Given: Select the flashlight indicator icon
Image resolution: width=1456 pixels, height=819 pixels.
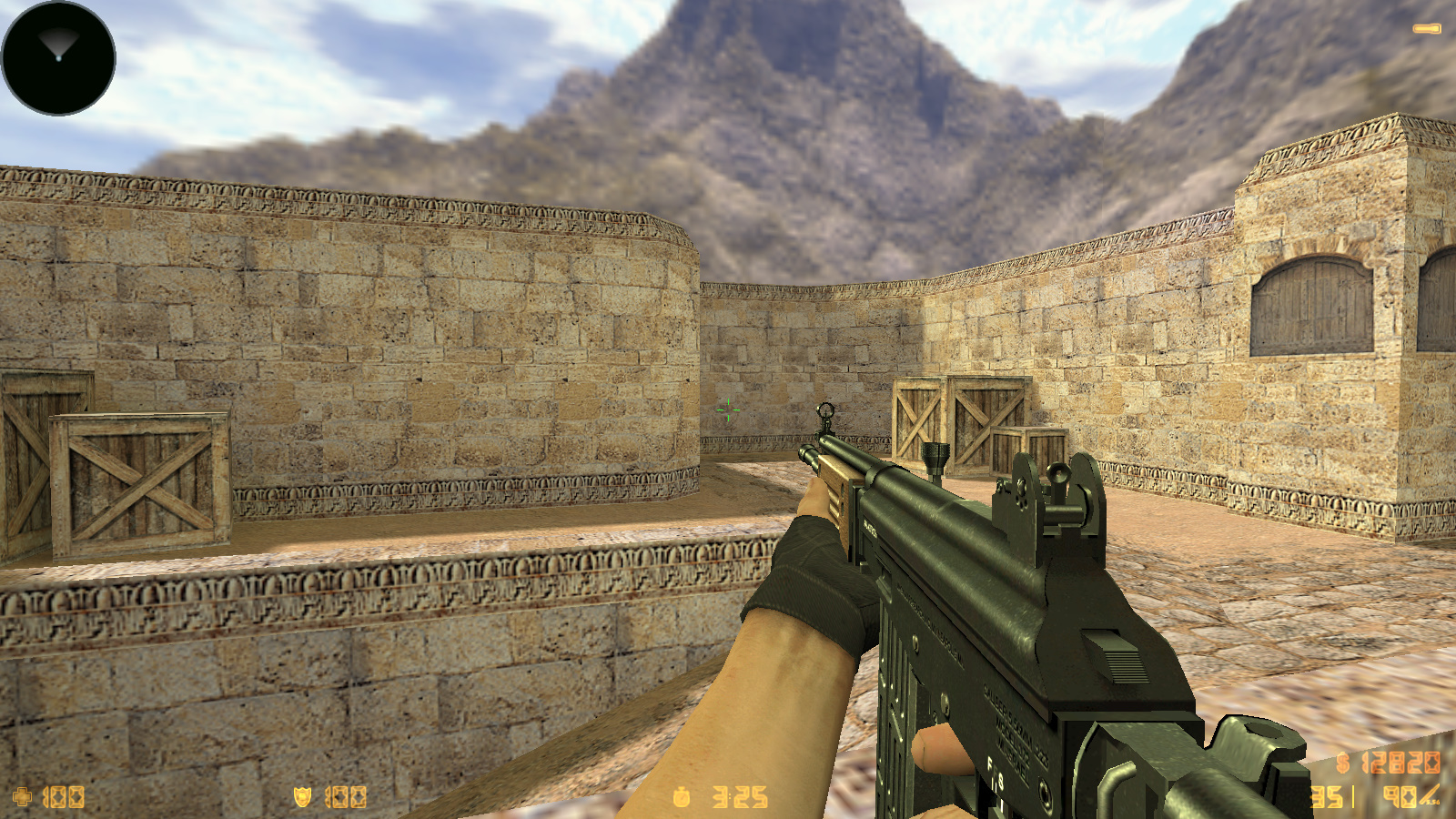Looking at the screenshot, I should (1426, 29).
